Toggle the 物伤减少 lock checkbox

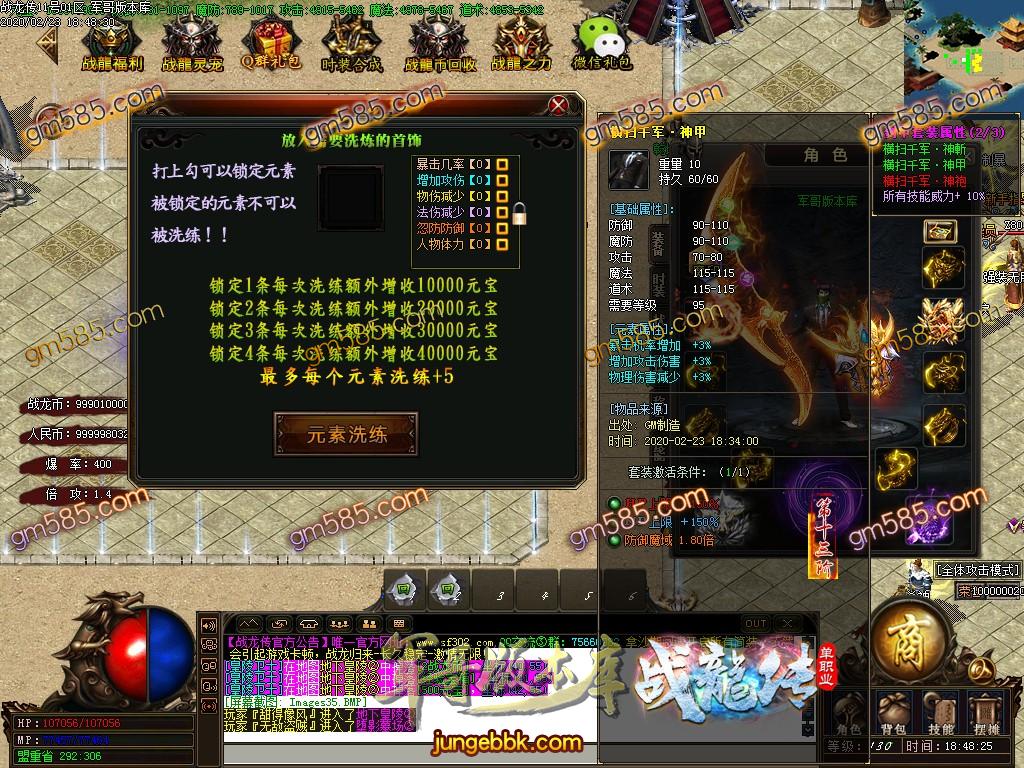point(503,196)
